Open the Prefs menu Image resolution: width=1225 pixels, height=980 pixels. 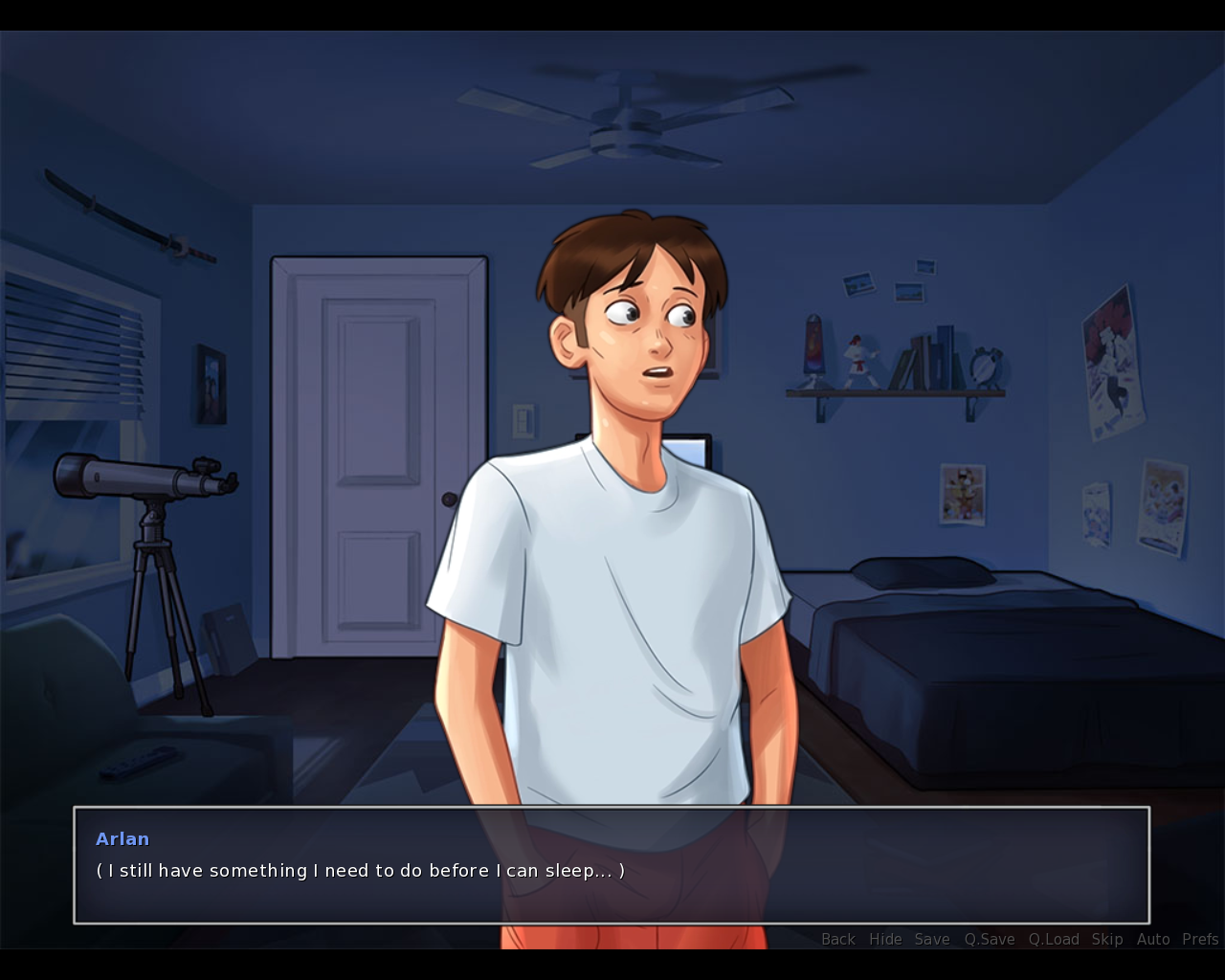1200,939
